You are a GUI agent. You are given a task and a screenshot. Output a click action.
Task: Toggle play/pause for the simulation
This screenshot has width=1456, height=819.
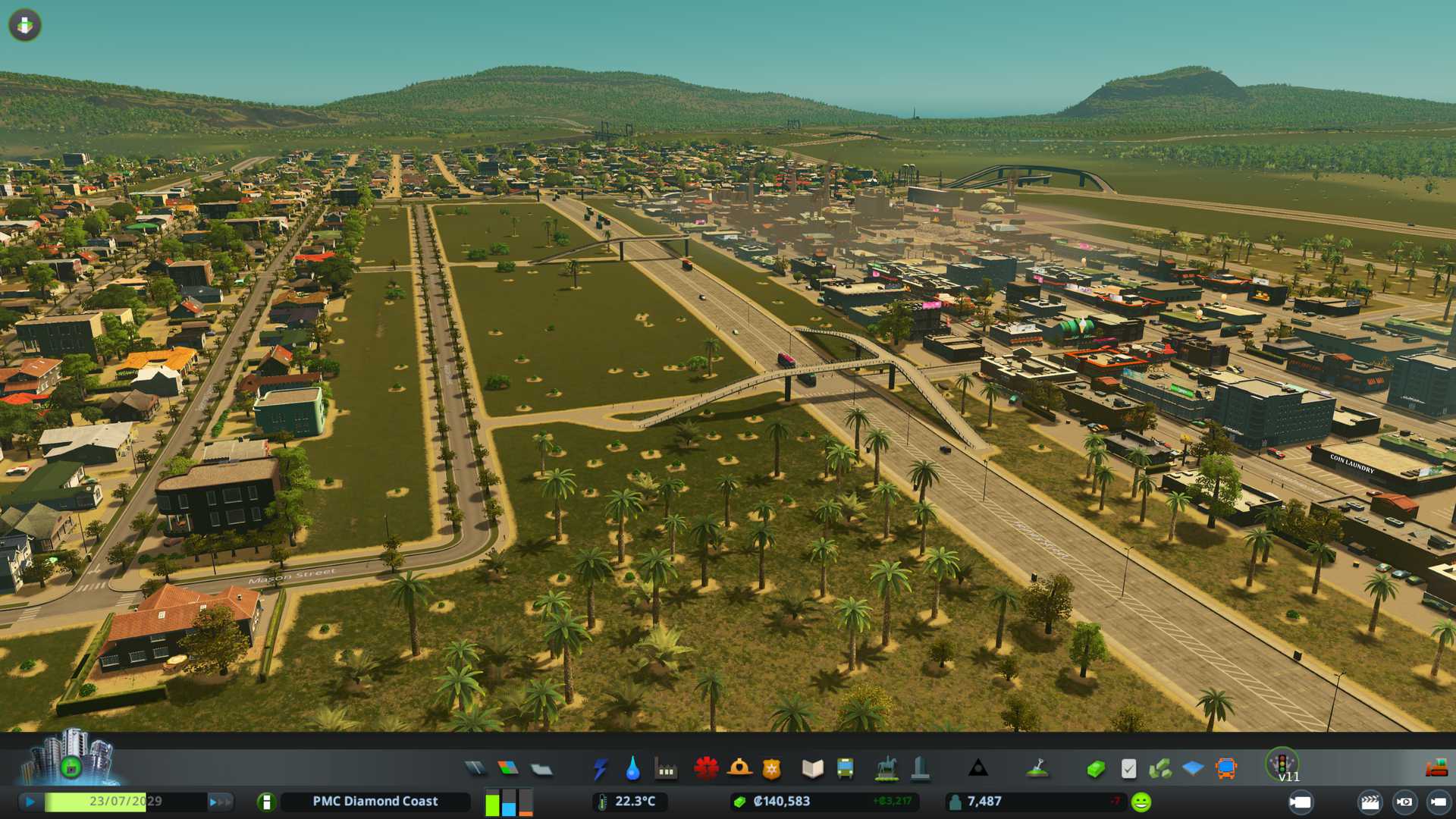(30, 802)
